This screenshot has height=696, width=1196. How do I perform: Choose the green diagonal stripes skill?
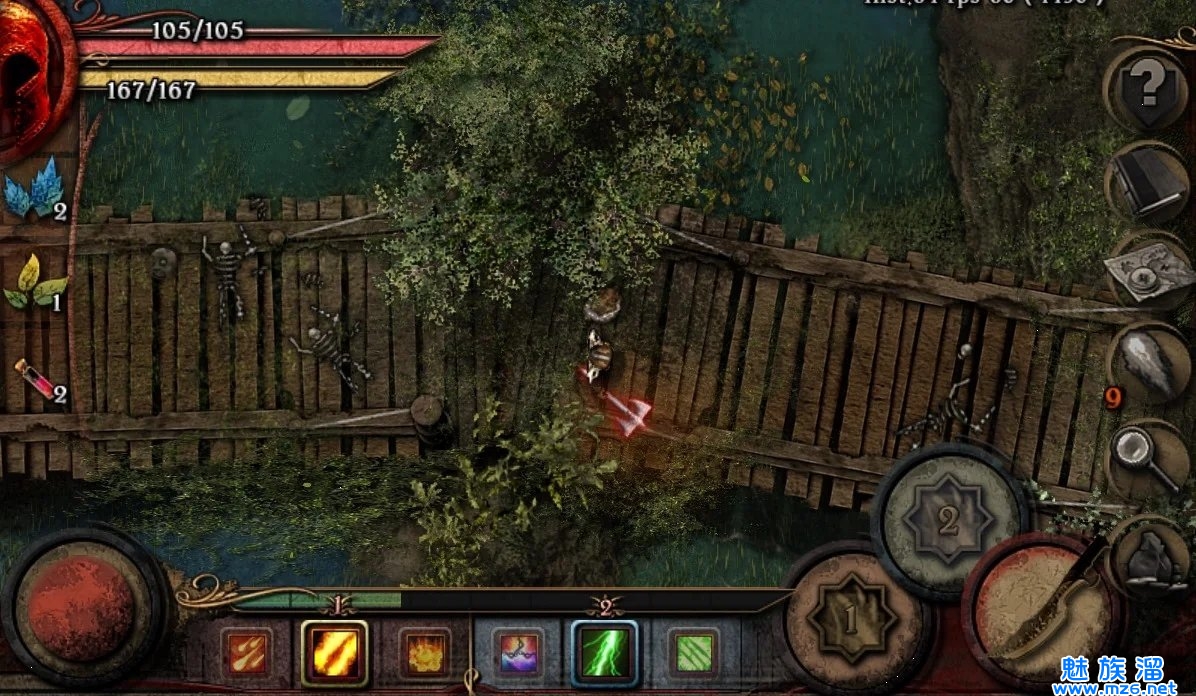pyautogui.click(x=693, y=654)
